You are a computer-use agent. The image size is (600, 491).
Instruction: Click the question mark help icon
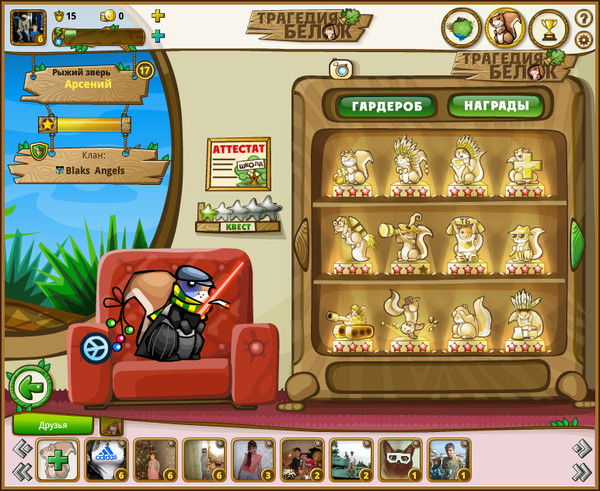[x=585, y=18]
